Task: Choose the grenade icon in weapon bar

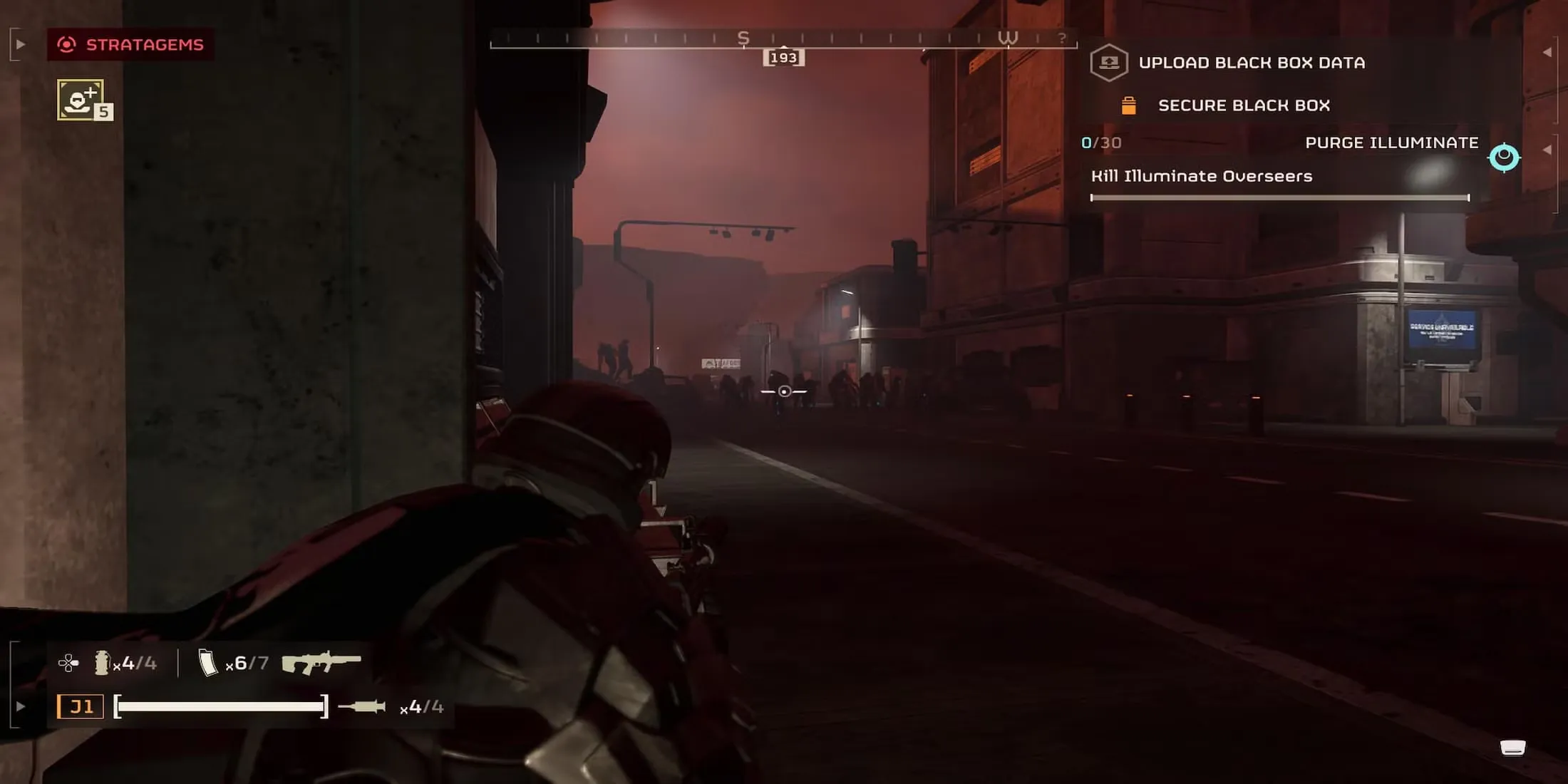Action: click(102, 663)
